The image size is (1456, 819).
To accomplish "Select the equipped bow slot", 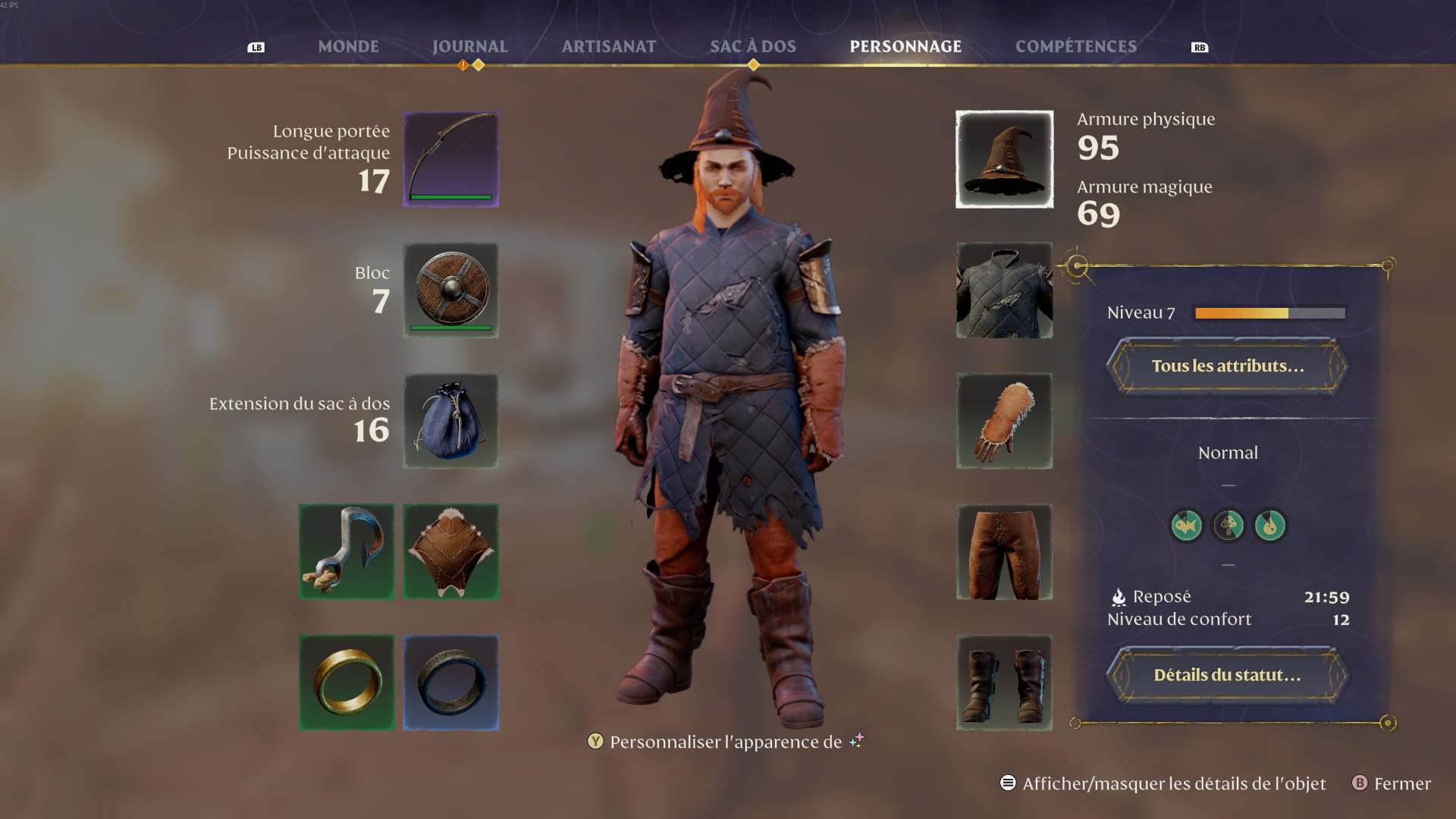I will [450, 159].
